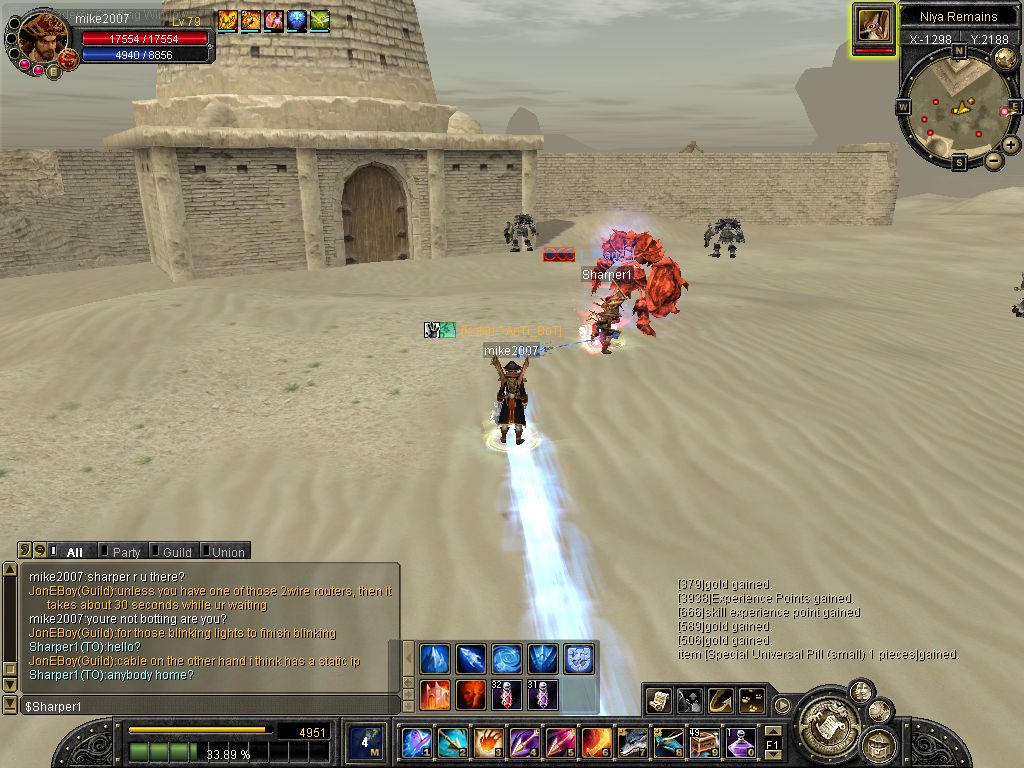Open the scroll icon in action menu
Image resolution: width=1024 pixels, height=768 pixels.
[658, 702]
